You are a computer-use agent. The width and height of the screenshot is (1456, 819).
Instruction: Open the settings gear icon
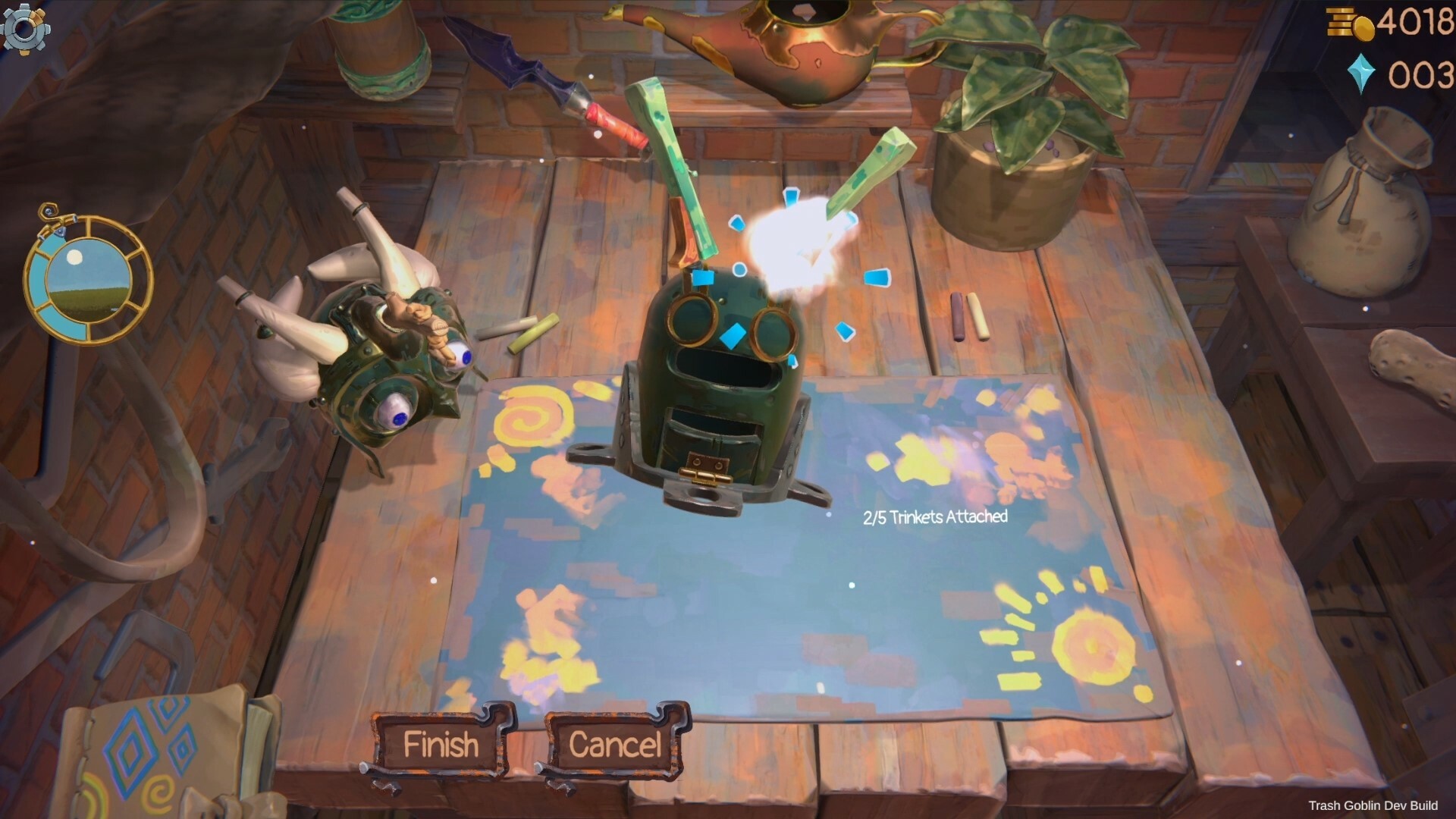tap(25, 29)
